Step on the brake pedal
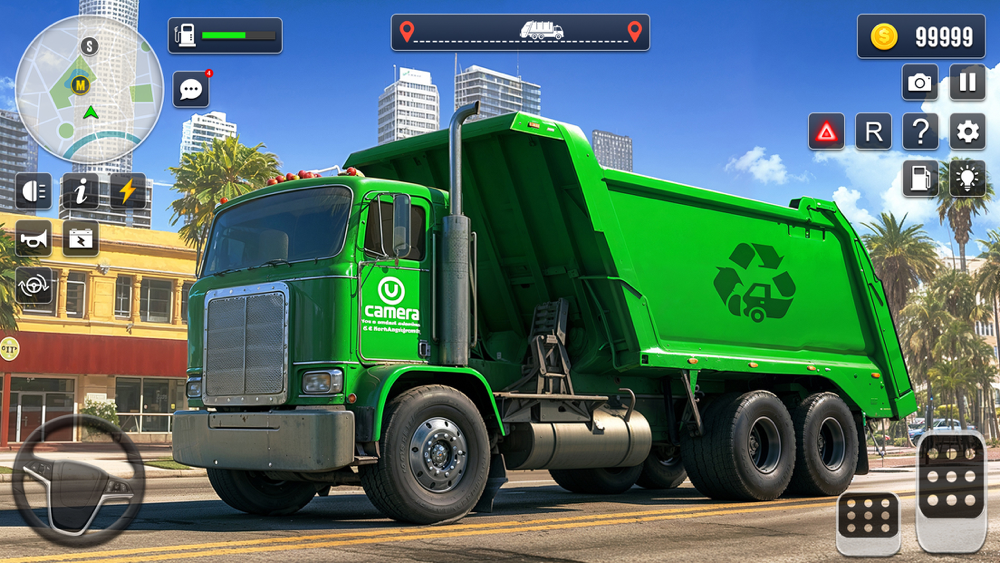The width and height of the screenshot is (1000, 563). pyautogui.click(x=868, y=522)
